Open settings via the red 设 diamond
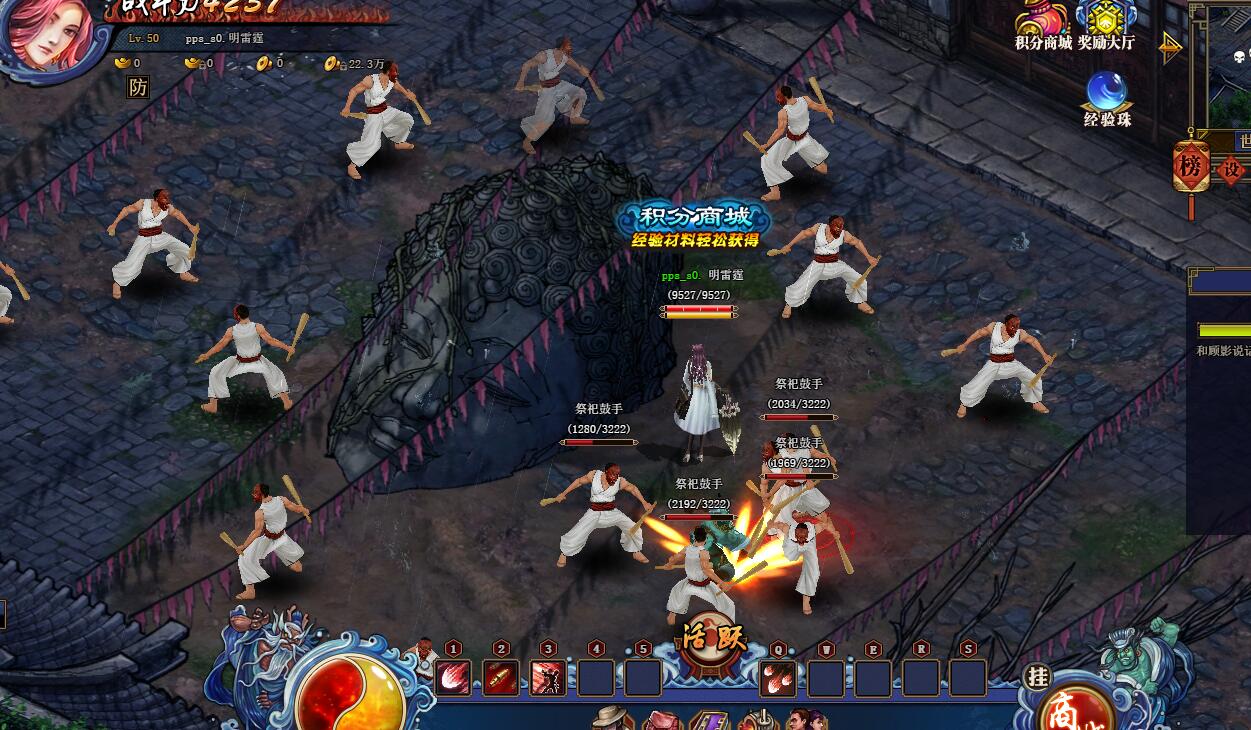The height and width of the screenshot is (730, 1251). (1230, 170)
